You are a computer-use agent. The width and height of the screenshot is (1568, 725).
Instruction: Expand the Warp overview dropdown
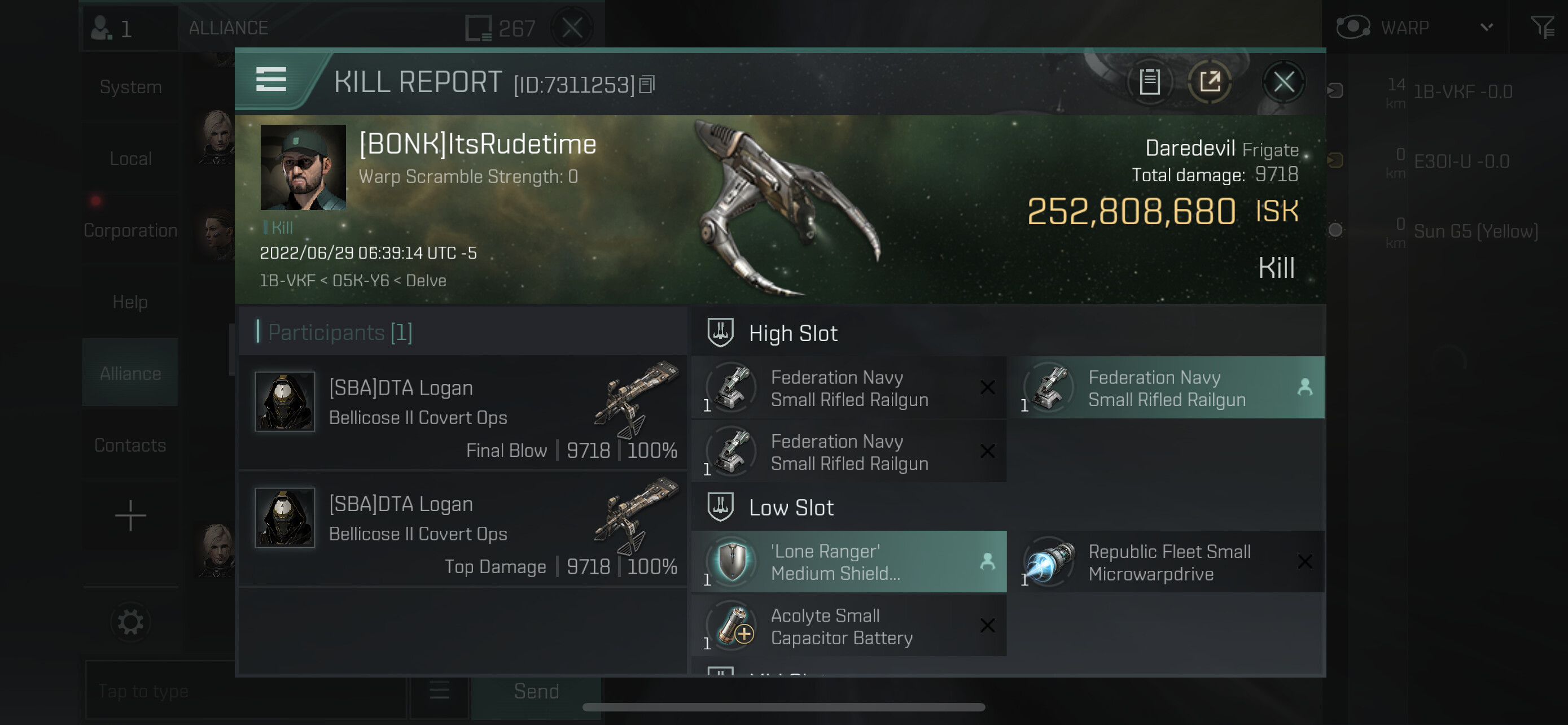[x=1486, y=28]
